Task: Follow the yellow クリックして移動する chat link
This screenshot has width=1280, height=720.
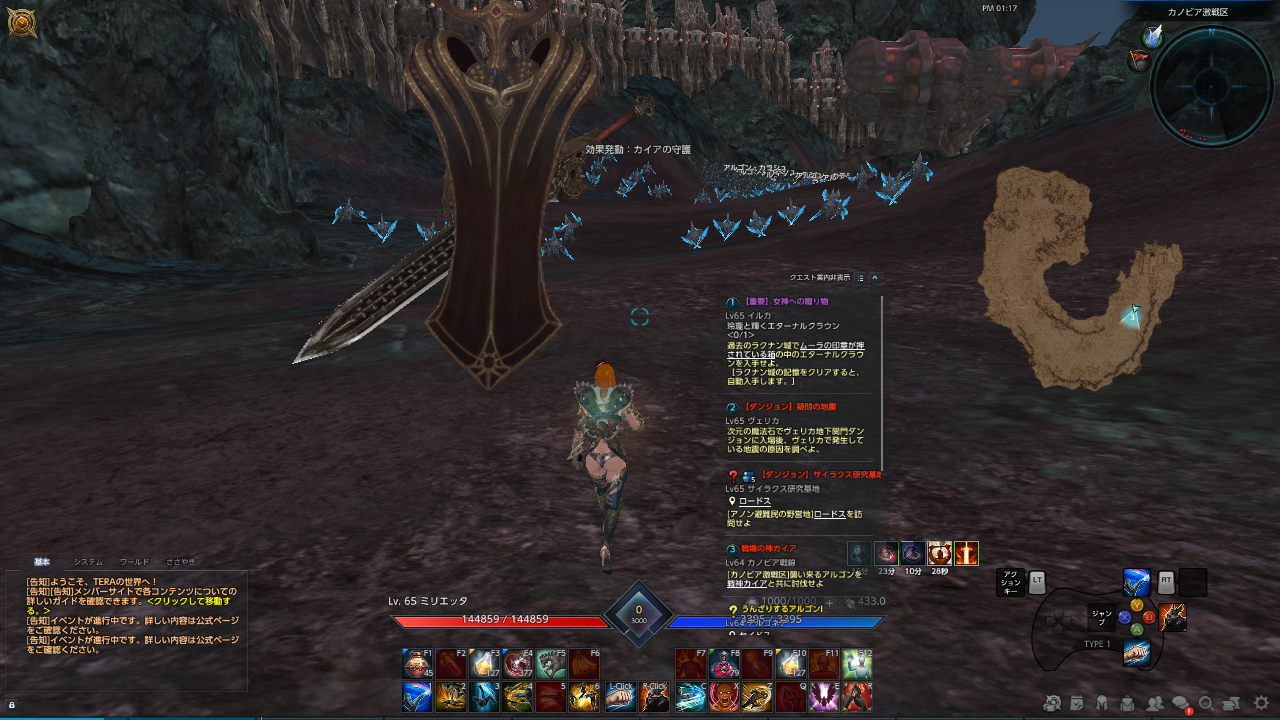Action: click(x=190, y=601)
